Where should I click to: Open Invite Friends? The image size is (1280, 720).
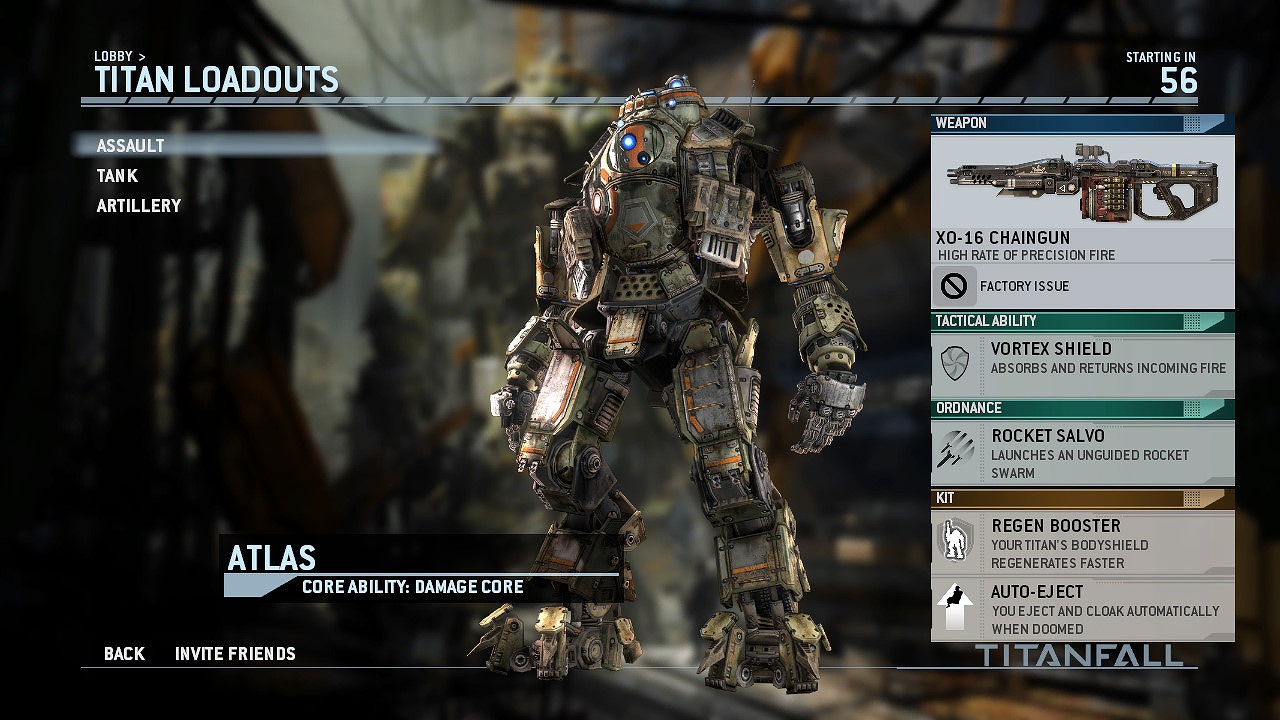(235, 654)
